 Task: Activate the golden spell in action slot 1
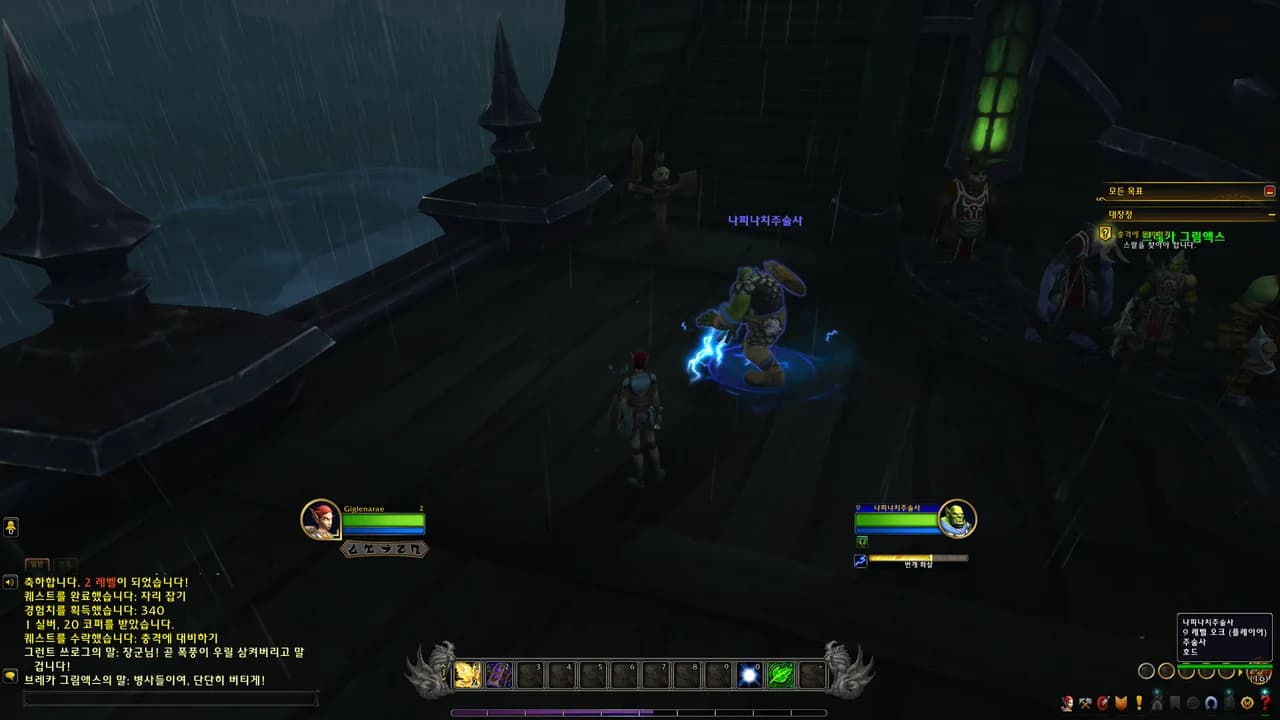tap(468, 675)
